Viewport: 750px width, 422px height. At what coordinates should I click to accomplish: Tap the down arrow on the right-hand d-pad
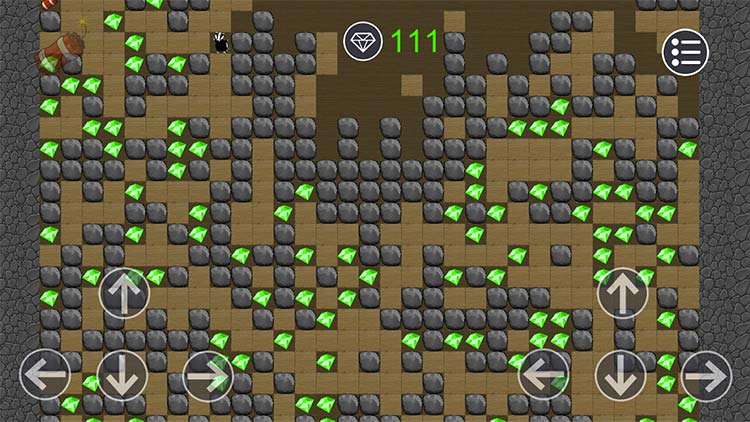coord(622,376)
